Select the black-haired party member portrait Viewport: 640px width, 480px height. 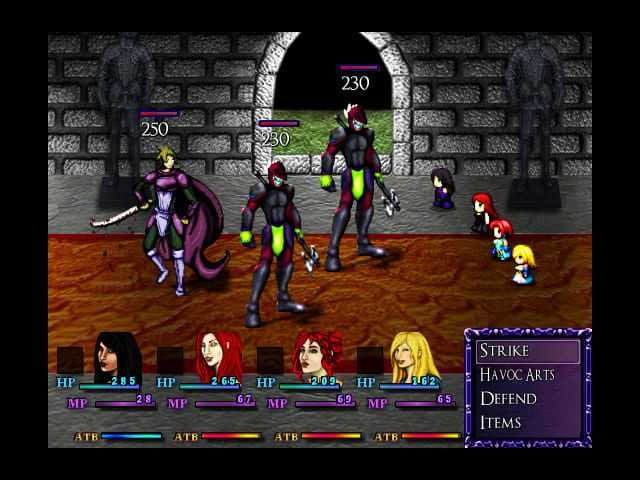click(117, 355)
